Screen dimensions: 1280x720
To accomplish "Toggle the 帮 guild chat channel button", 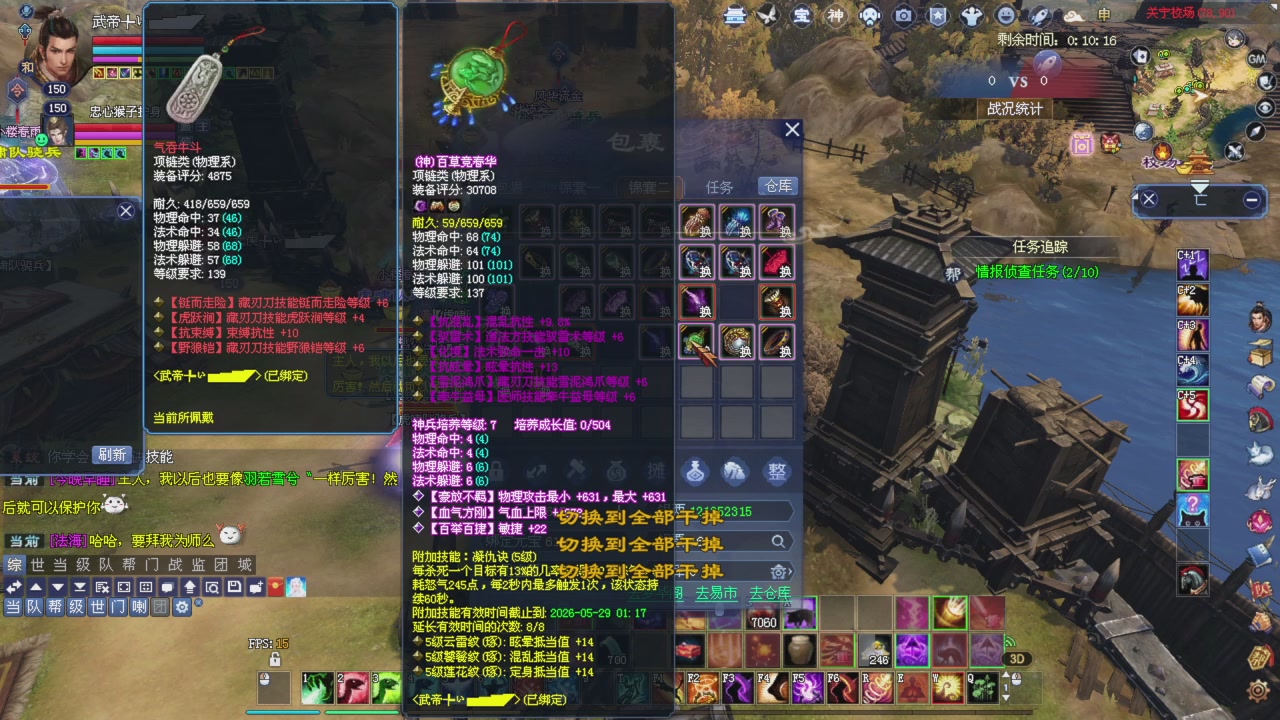I will [53, 607].
